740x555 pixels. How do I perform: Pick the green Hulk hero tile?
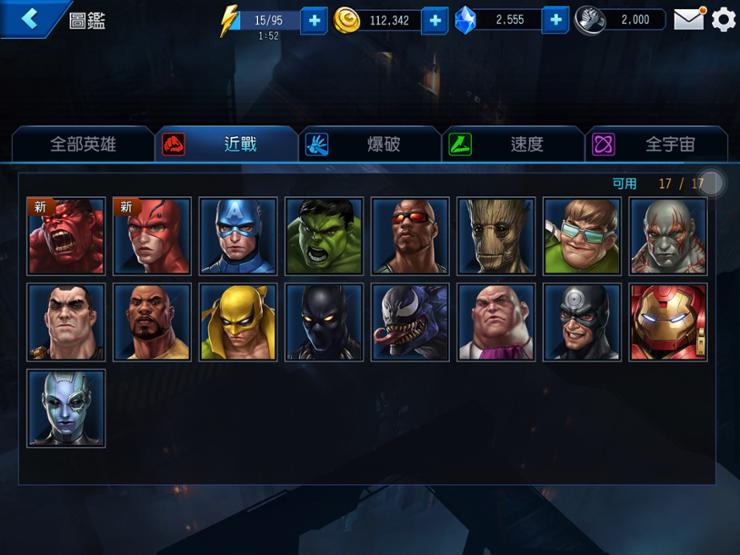[324, 236]
